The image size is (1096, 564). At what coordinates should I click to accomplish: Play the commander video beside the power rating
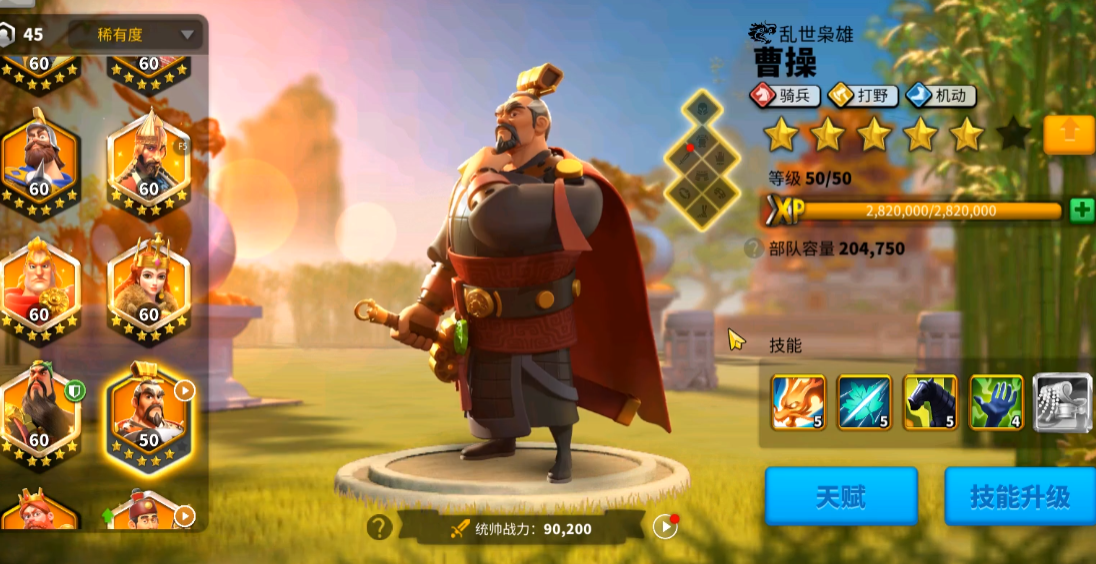664,527
